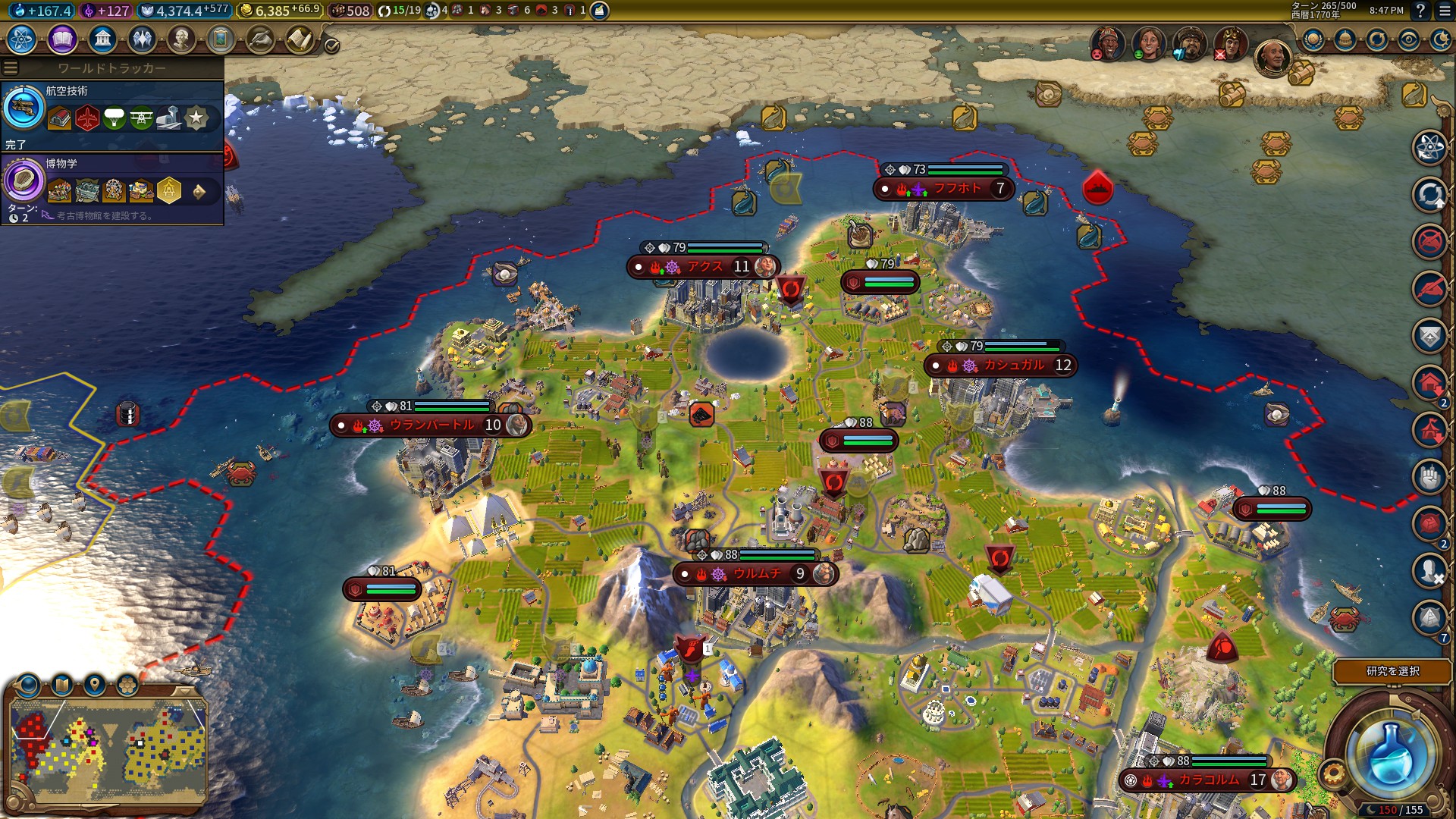Open minimap map pin options
Viewport: 1456px width, 819px height.
95,685
